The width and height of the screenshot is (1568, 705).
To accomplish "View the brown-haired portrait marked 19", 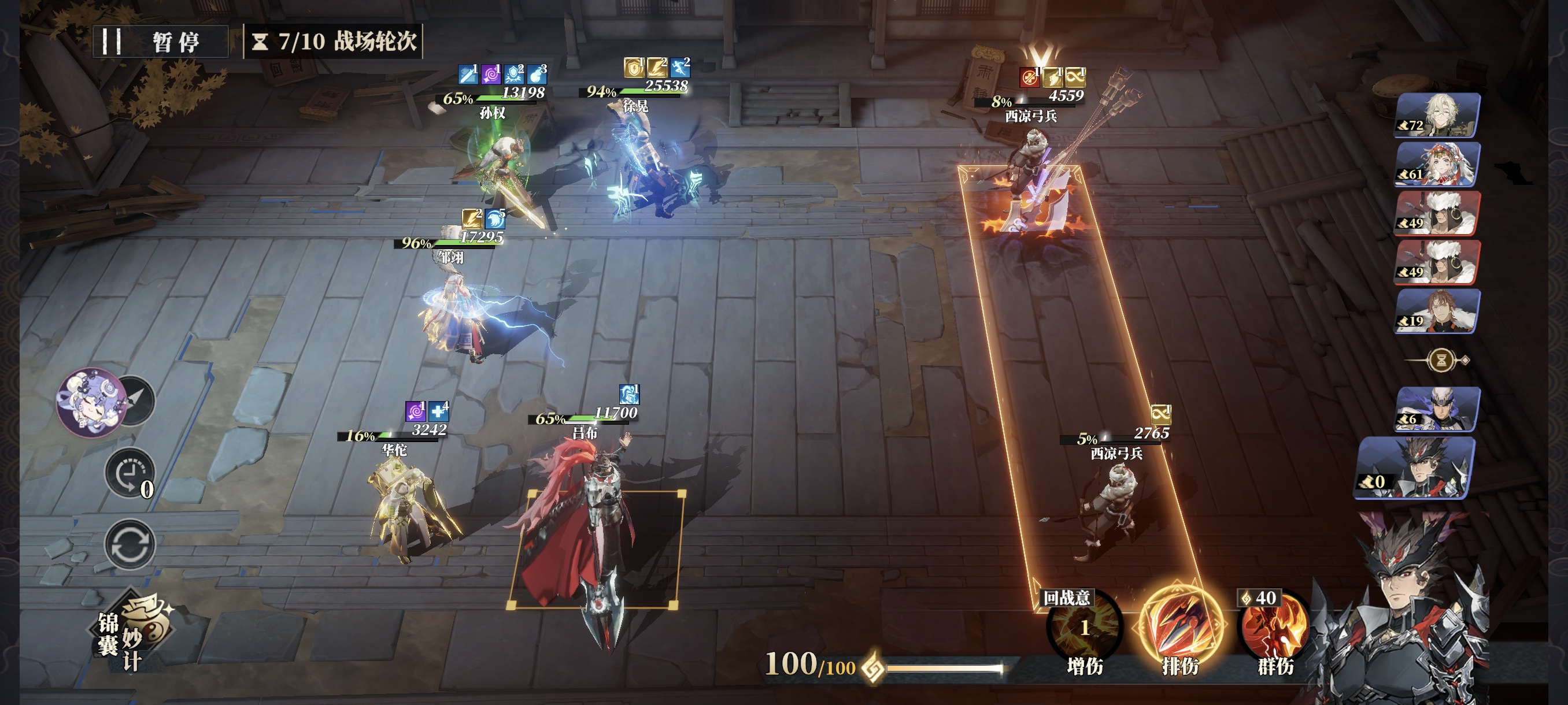I will click(1437, 311).
